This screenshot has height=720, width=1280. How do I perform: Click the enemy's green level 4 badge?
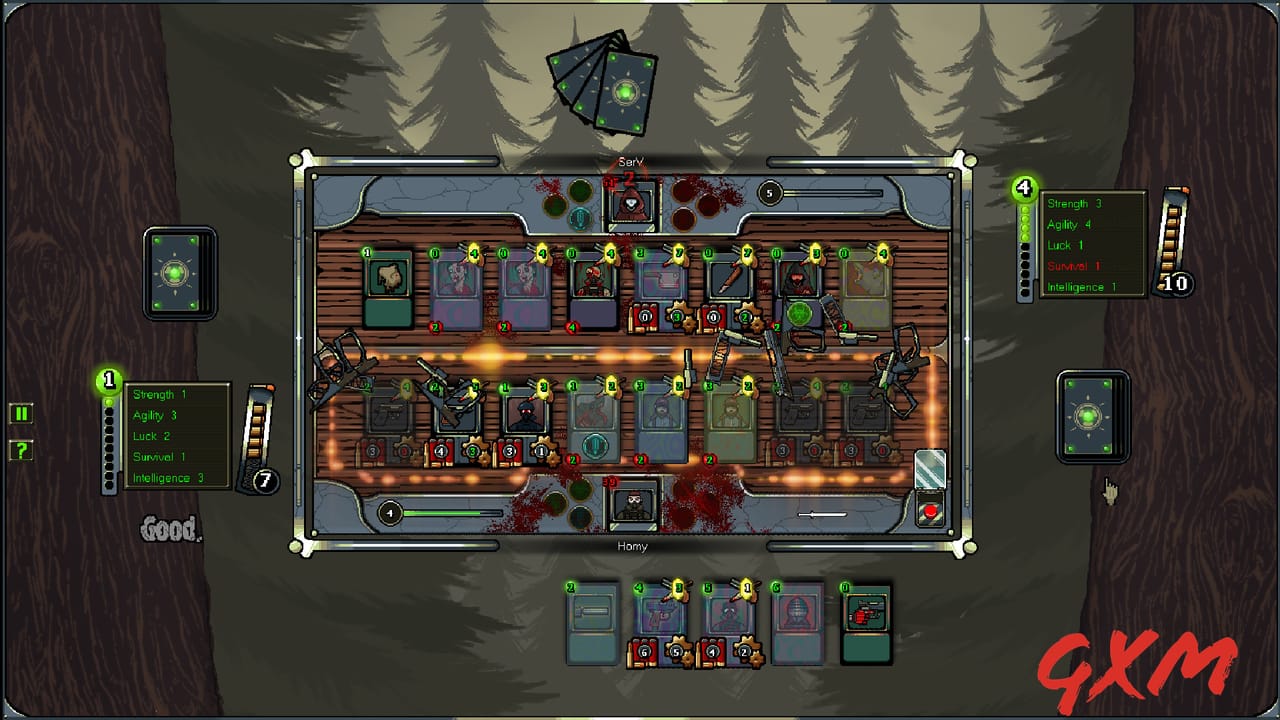coord(1022,186)
